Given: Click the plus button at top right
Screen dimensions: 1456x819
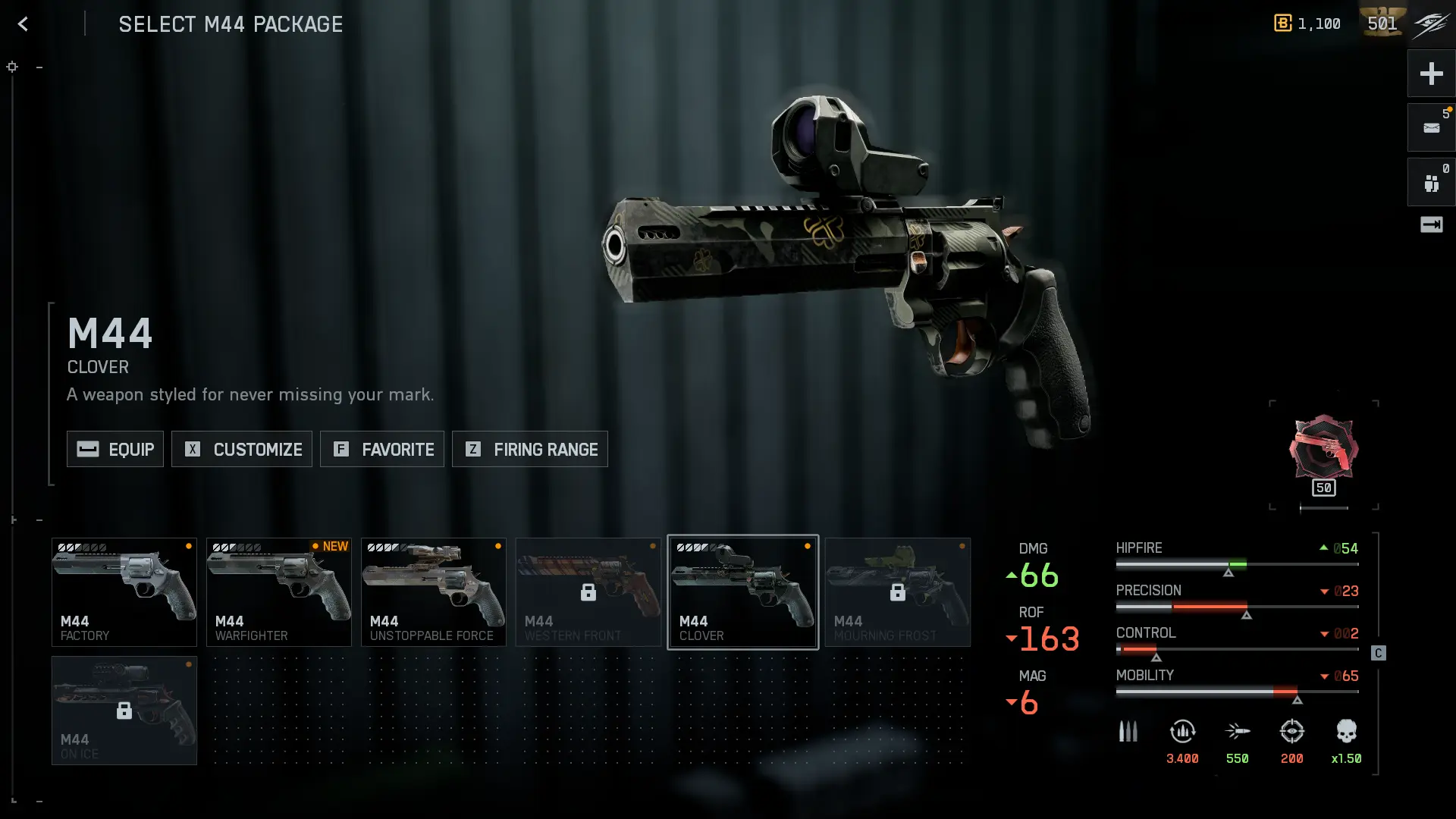Looking at the screenshot, I should point(1431,74).
